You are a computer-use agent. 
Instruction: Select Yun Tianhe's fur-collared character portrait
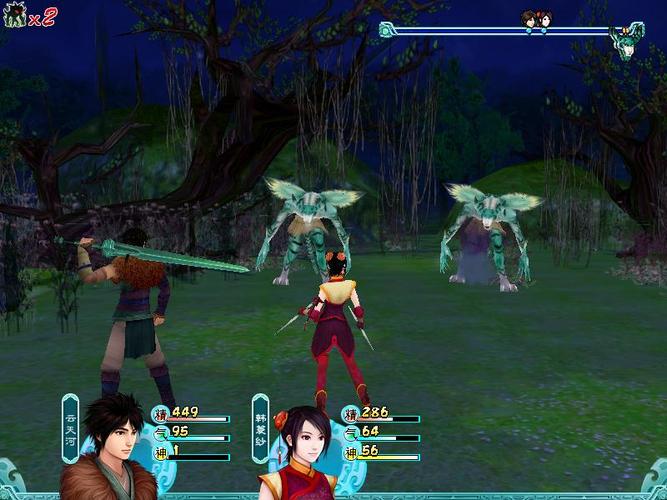pyautogui.click(x=108, y=450)
